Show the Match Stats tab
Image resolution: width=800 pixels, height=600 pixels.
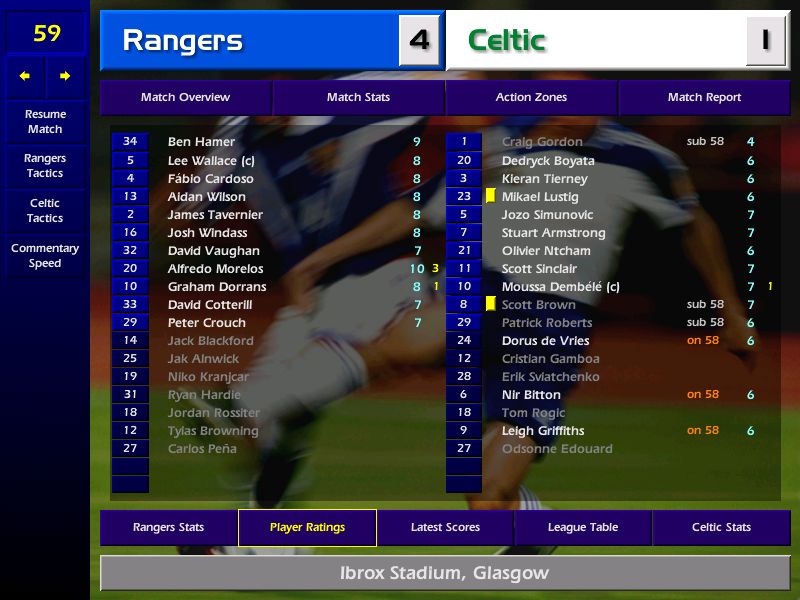click(x=358, y=98)
